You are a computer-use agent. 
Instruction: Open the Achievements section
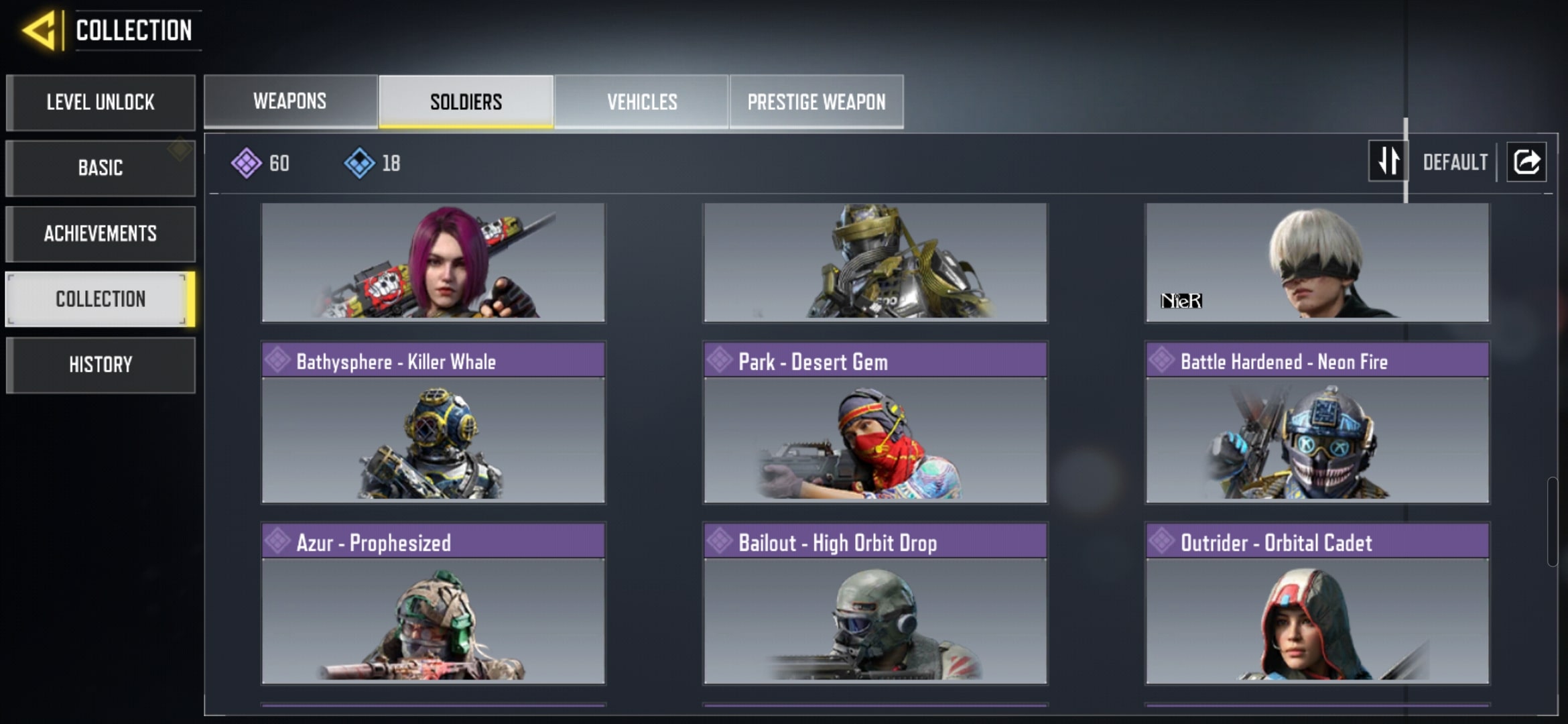tap(101, 233)
